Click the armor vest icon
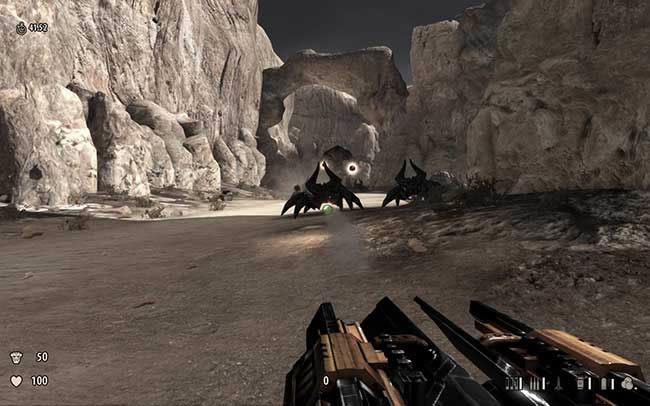This screenshot has height=406, width=650. 16,357
